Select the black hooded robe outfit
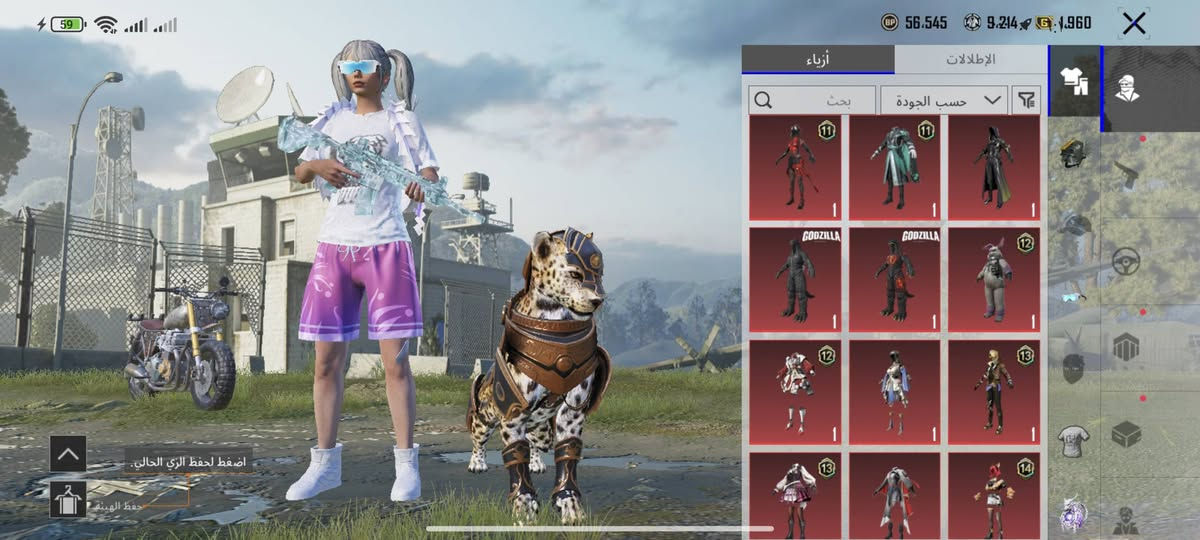 pyautogui.click(x=994, y=167)
